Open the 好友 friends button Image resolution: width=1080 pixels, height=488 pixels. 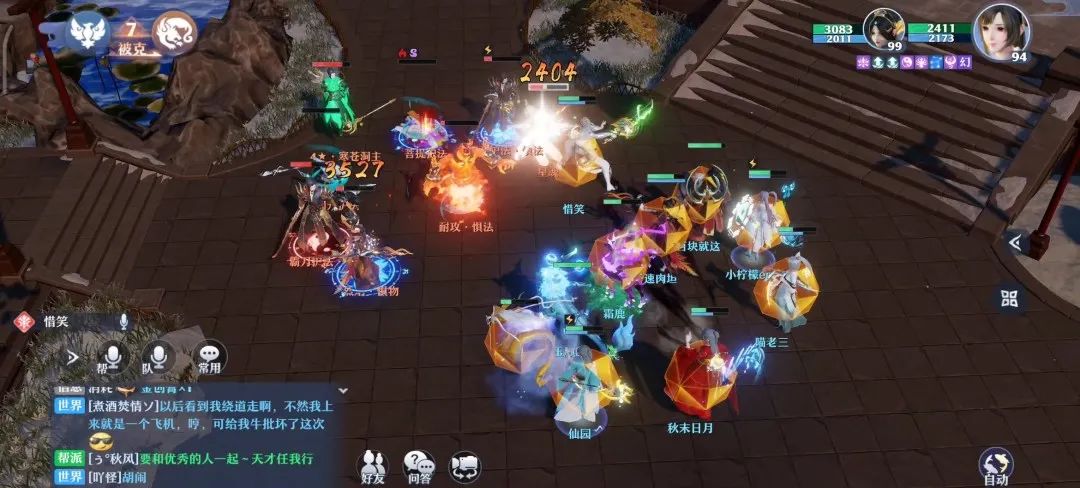tap(374, 465)
